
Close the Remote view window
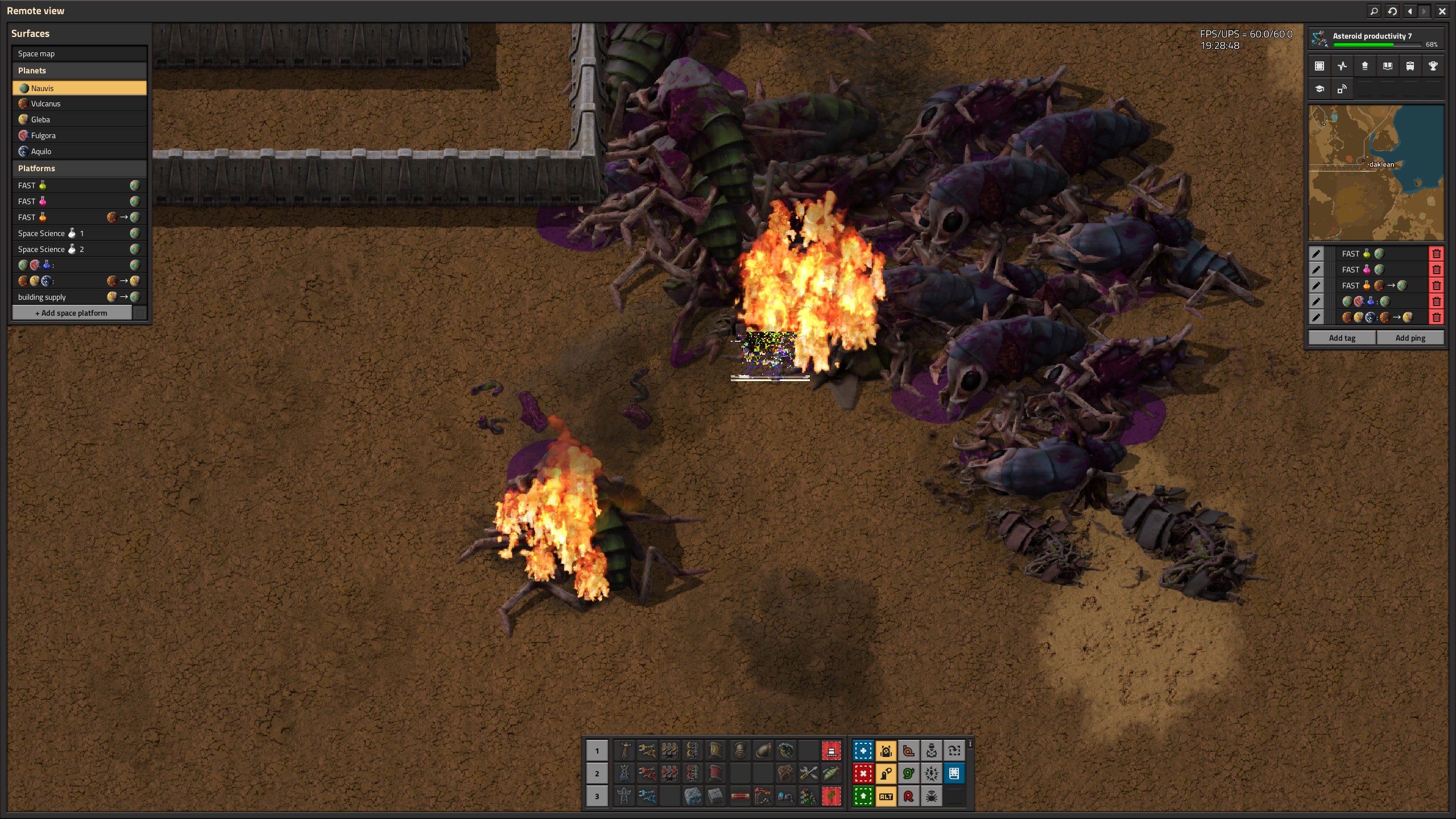1442,11
